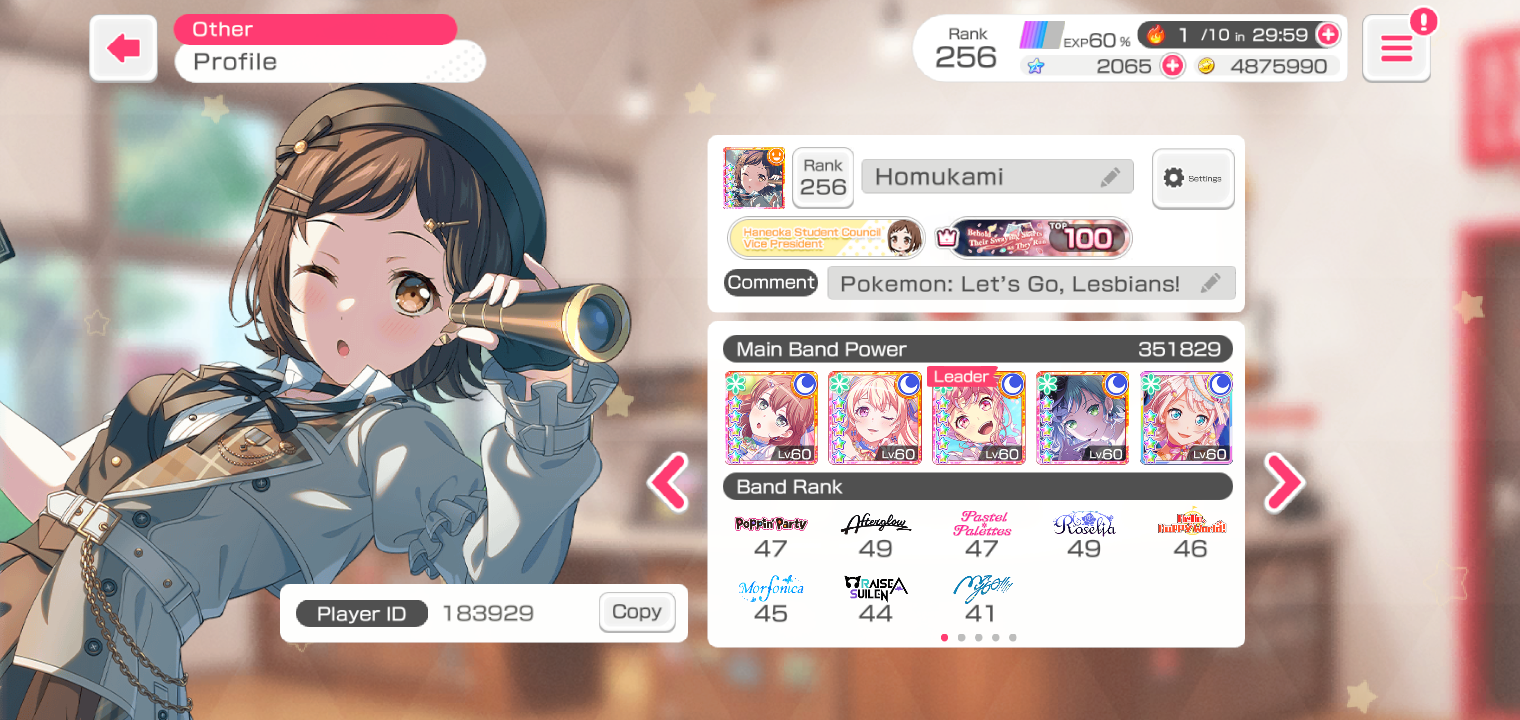View the Roselia band rank
The image size is (1520, 720).
1084,535
